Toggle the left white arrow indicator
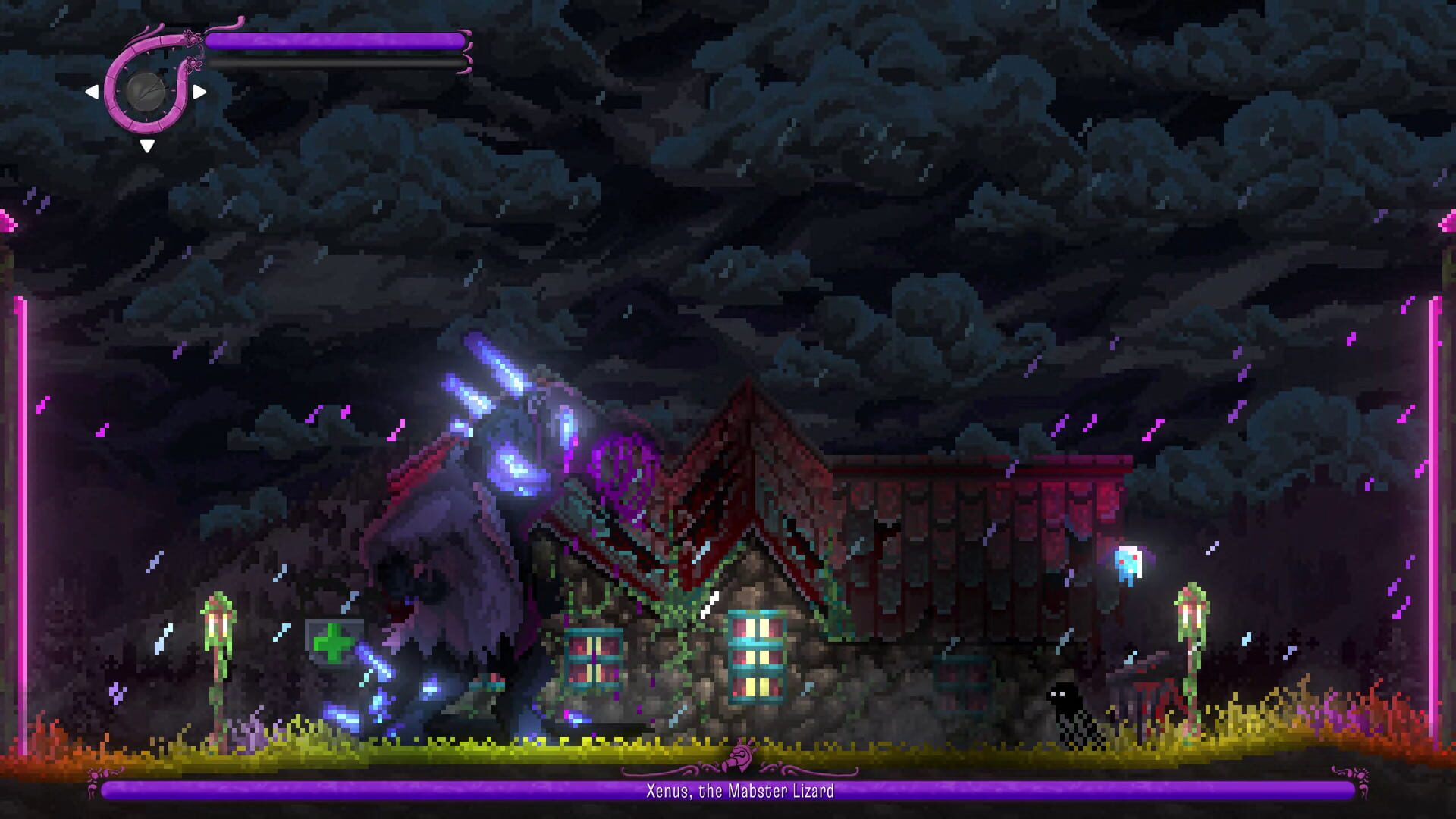1456x819 pixels. (94, 92)
